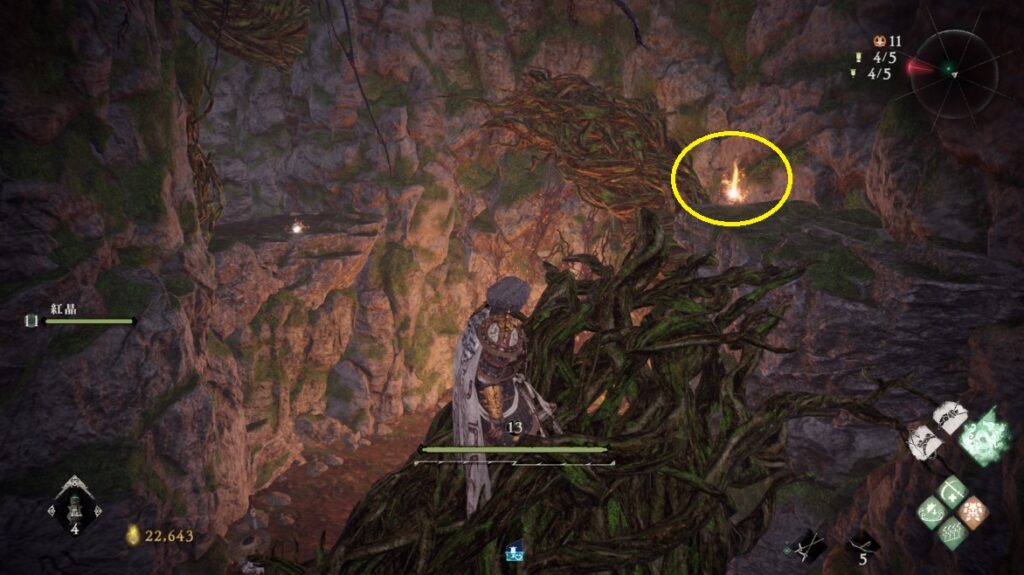Select the orange flower skill diamond

pos(972,511)
